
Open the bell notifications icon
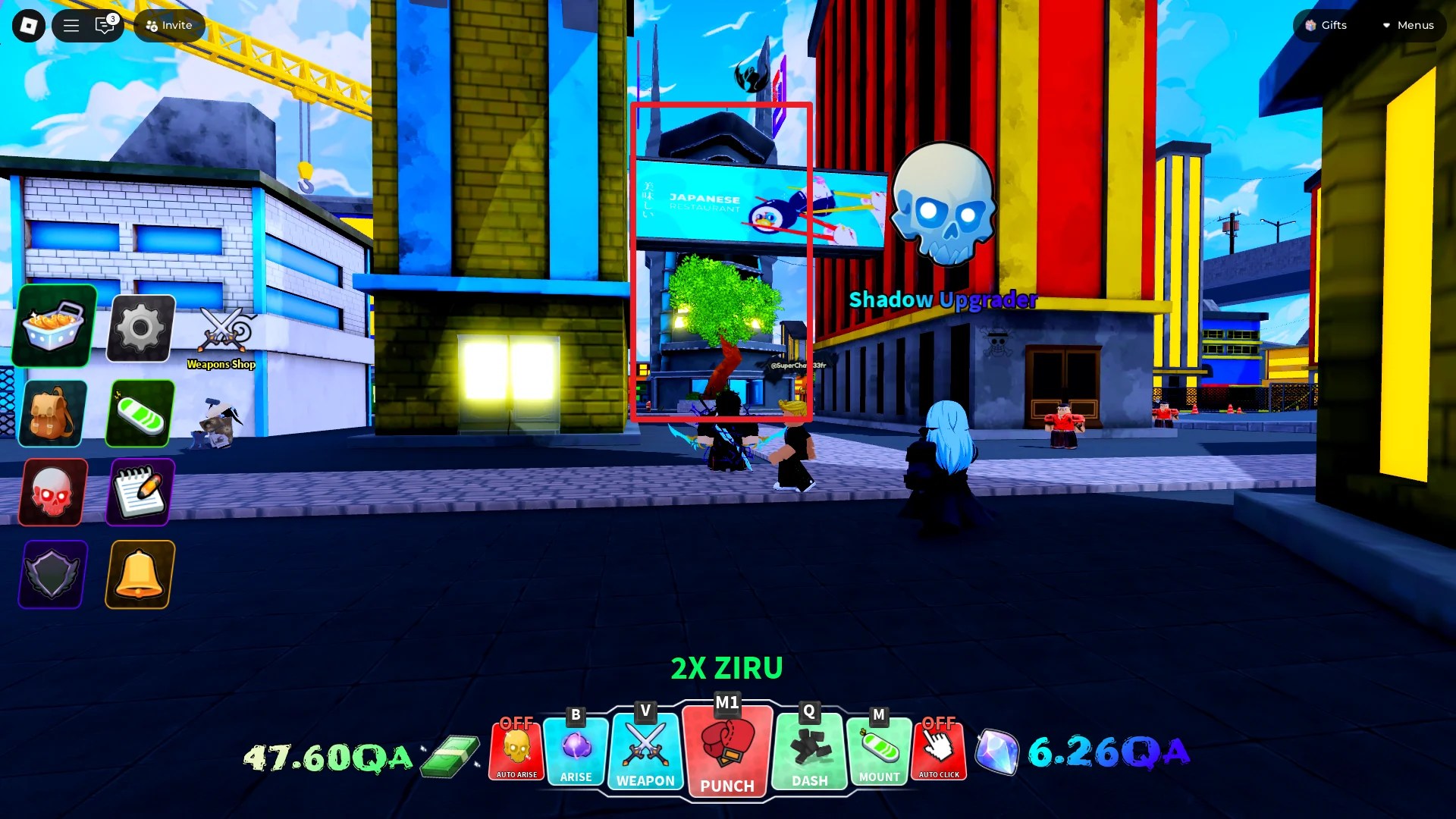[140, 574]
